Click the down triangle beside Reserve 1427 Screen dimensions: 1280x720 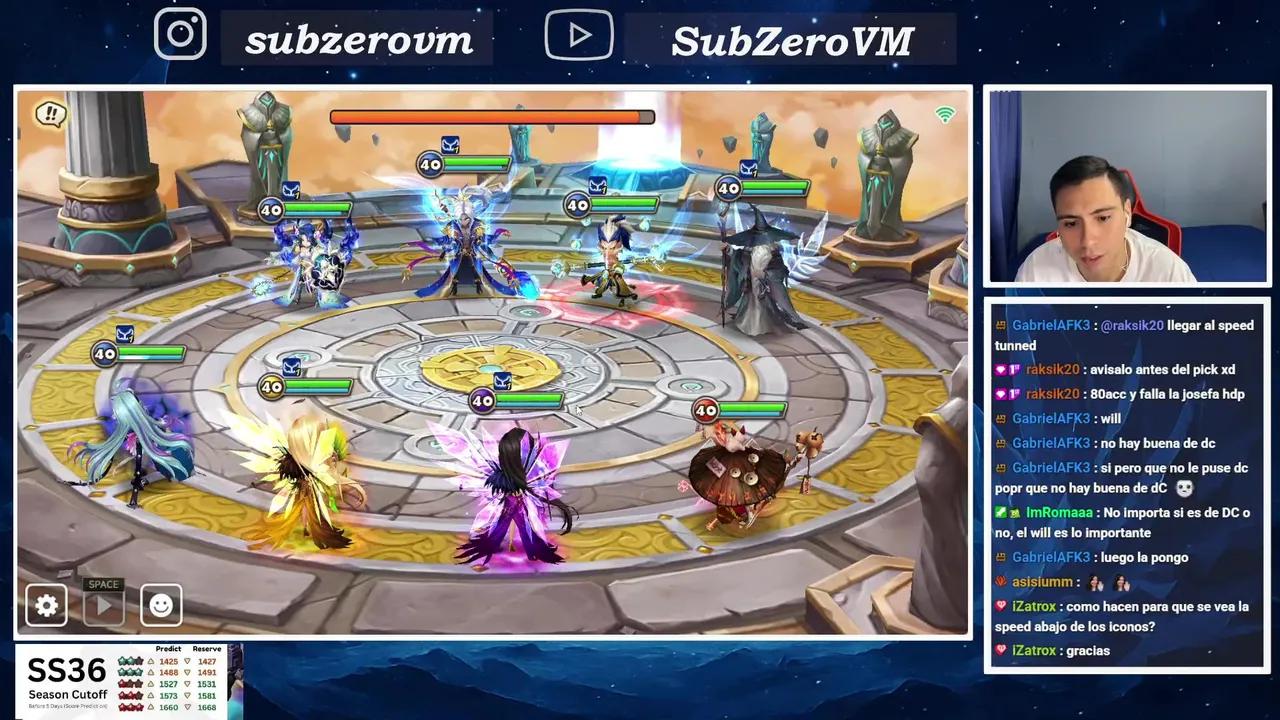188,661
